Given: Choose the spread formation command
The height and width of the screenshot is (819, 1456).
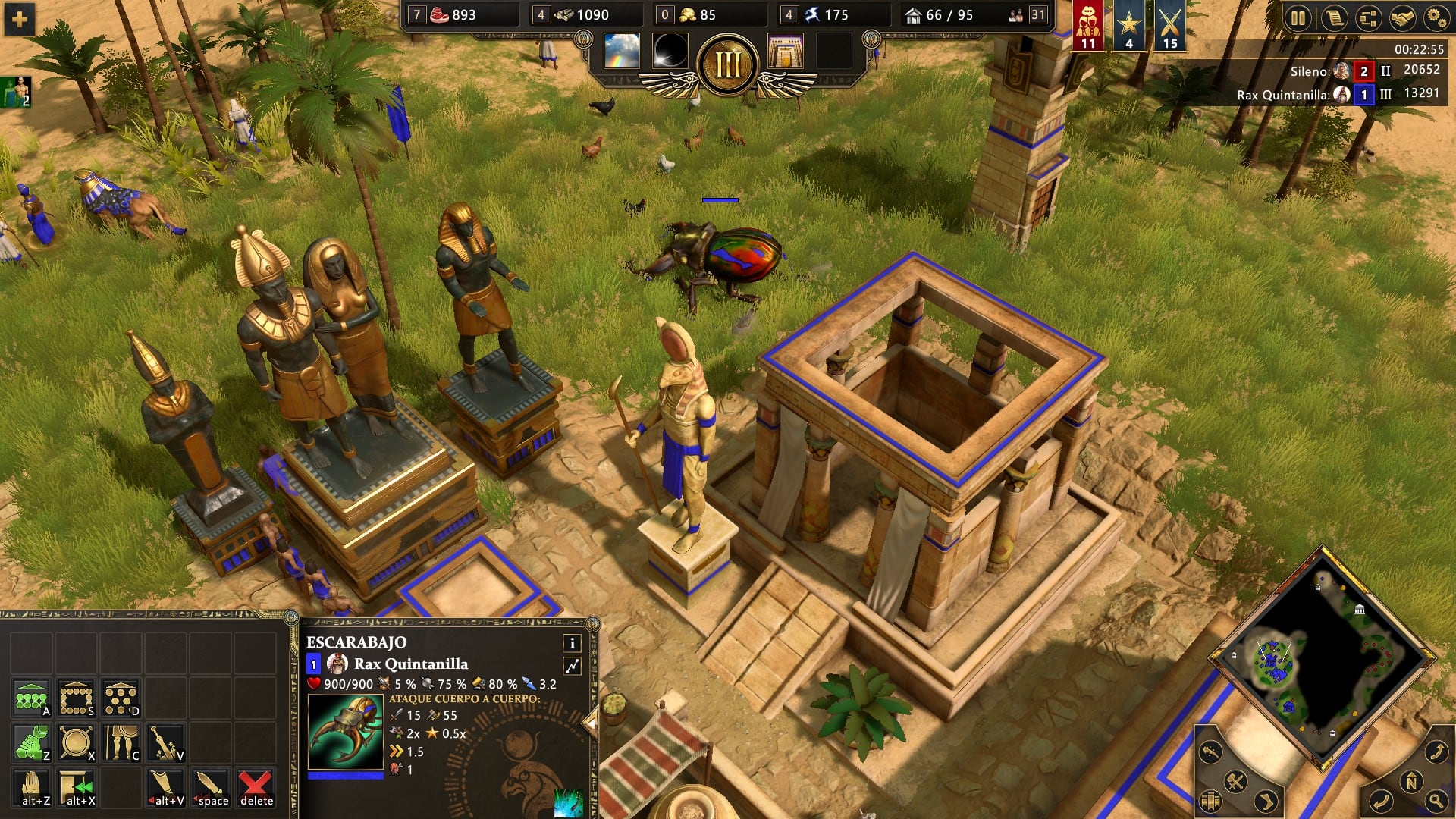Looking at the screenshot, I should [121, 698].
